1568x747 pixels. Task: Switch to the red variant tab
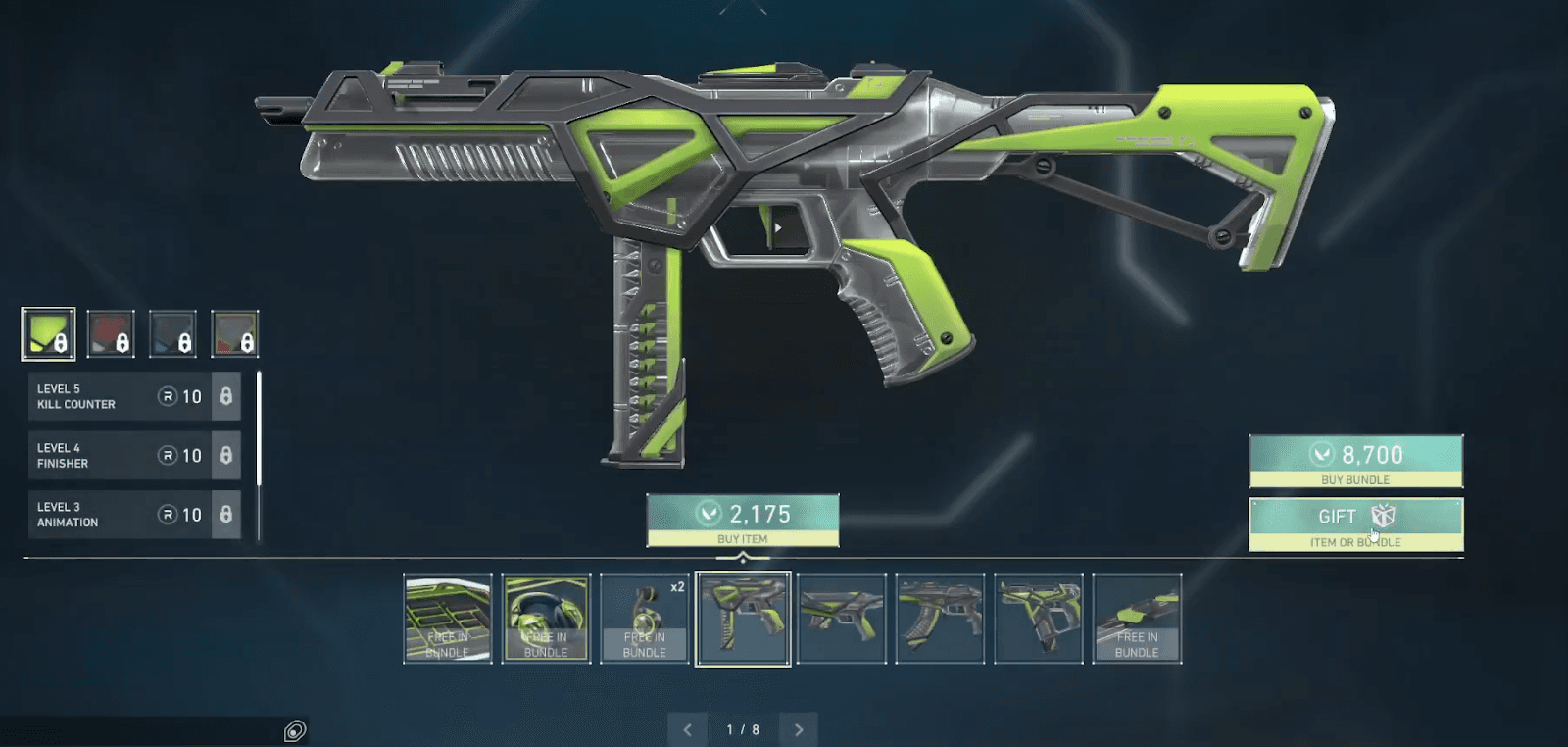pyautogui.click(x=111, y=332)
